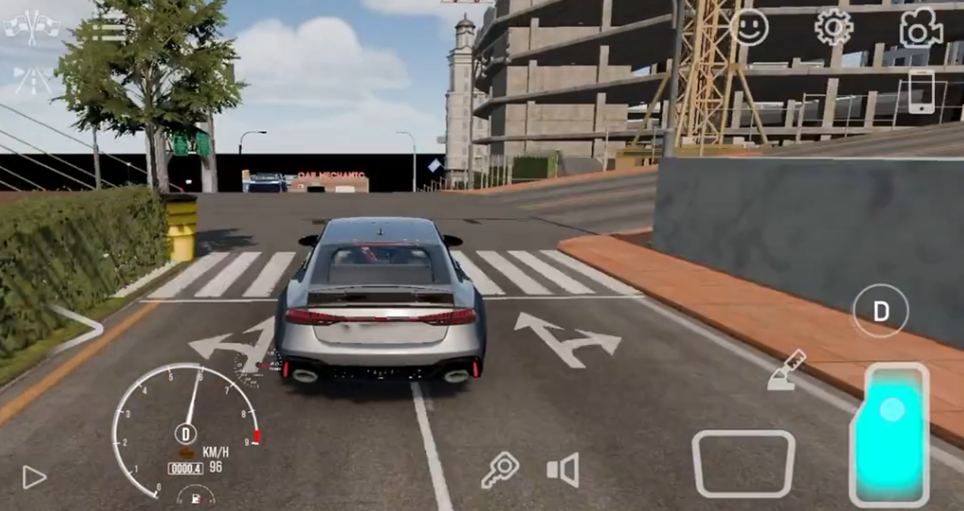The width and height of the screenshot is (964, 511).
Task: Open the phone icon
Action: click(920, 92)
